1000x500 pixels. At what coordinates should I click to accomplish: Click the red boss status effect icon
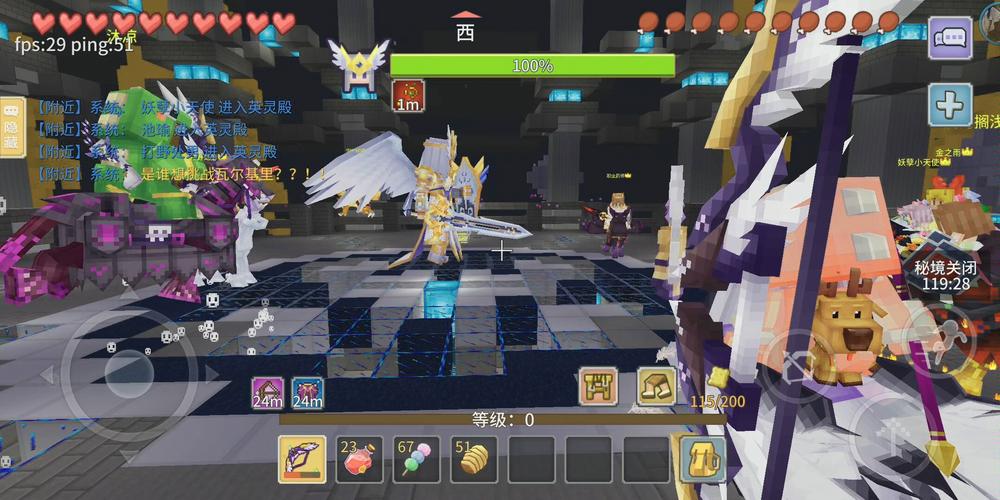[x=407, y=95]
